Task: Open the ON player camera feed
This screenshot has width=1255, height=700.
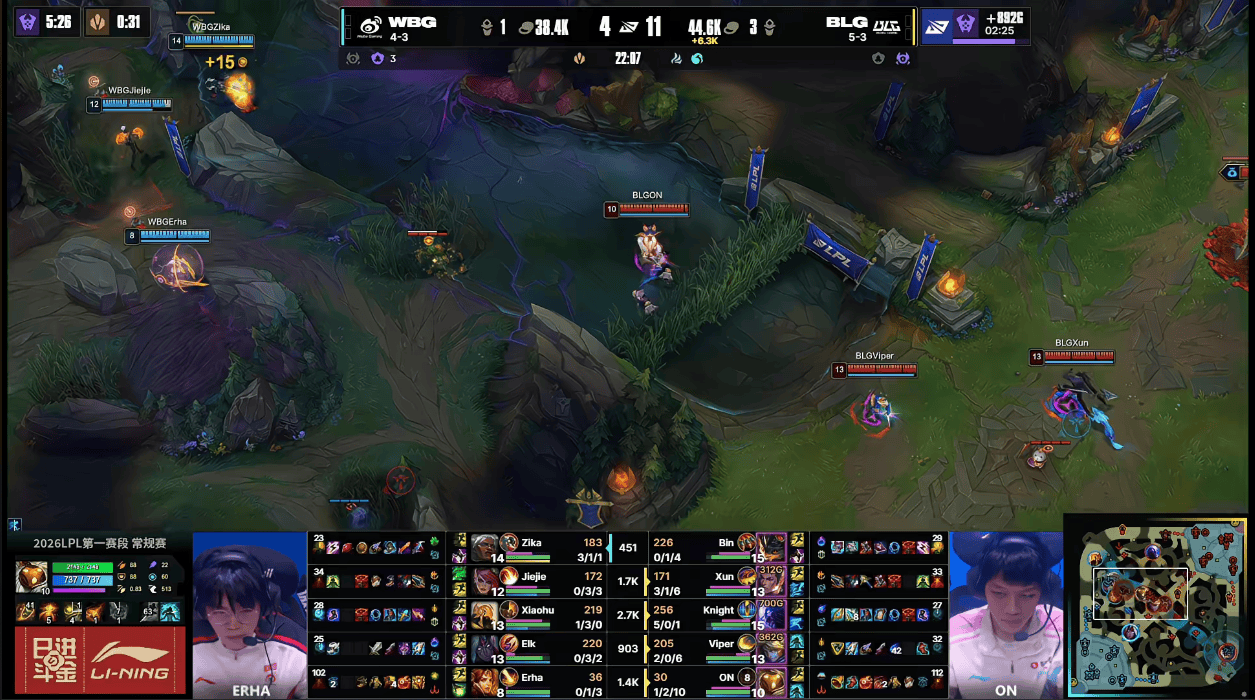Action: pos(1005,610)
